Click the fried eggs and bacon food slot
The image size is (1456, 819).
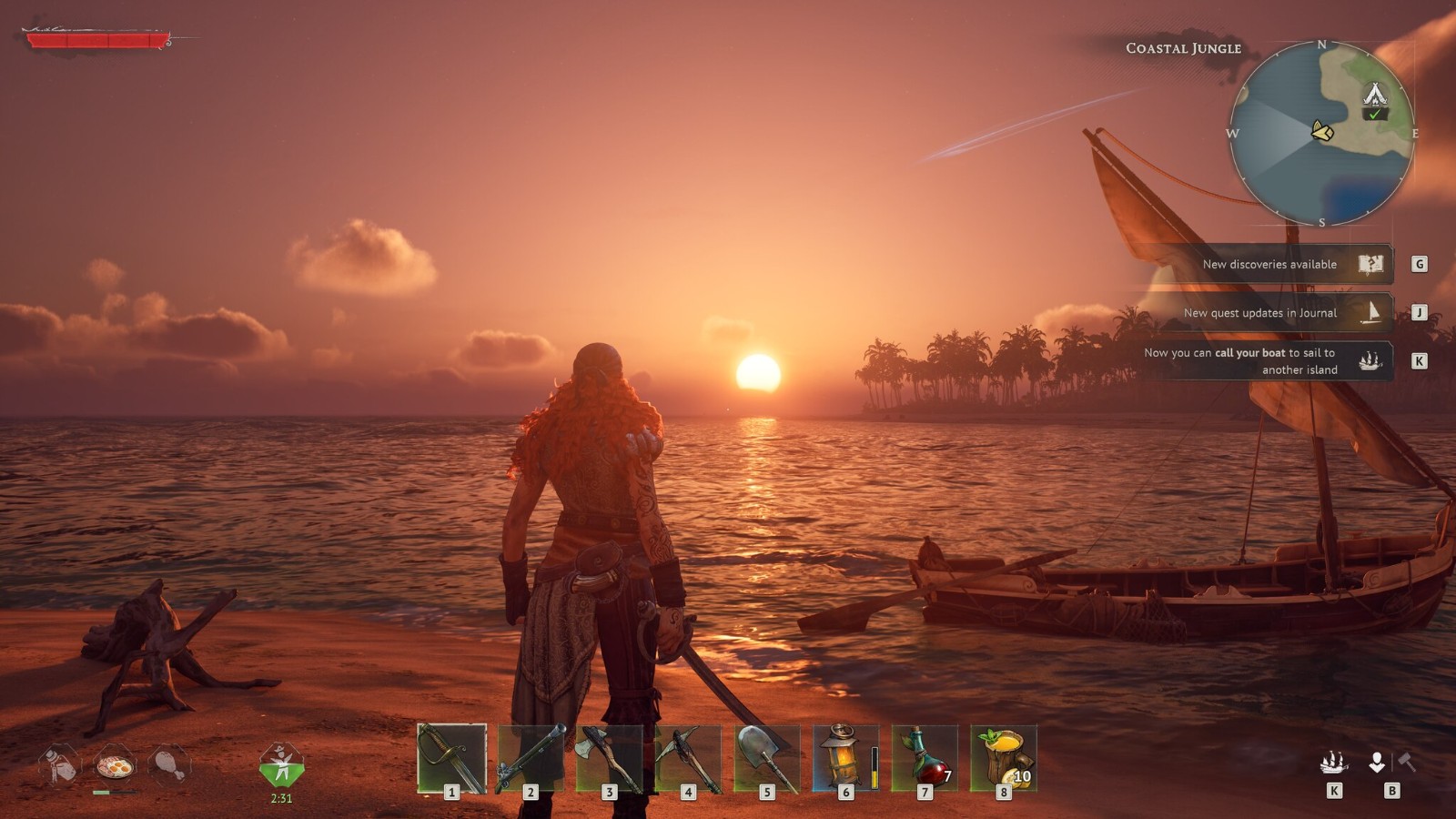[x=115, y=765]
